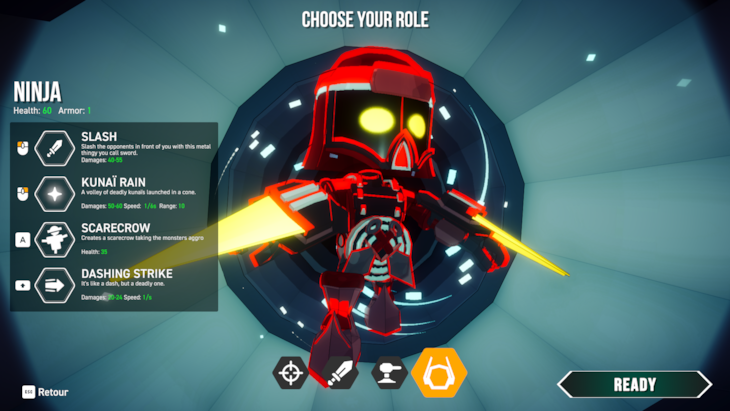View the Slash ability entry

pyautogui.click(x=114, y=147)
